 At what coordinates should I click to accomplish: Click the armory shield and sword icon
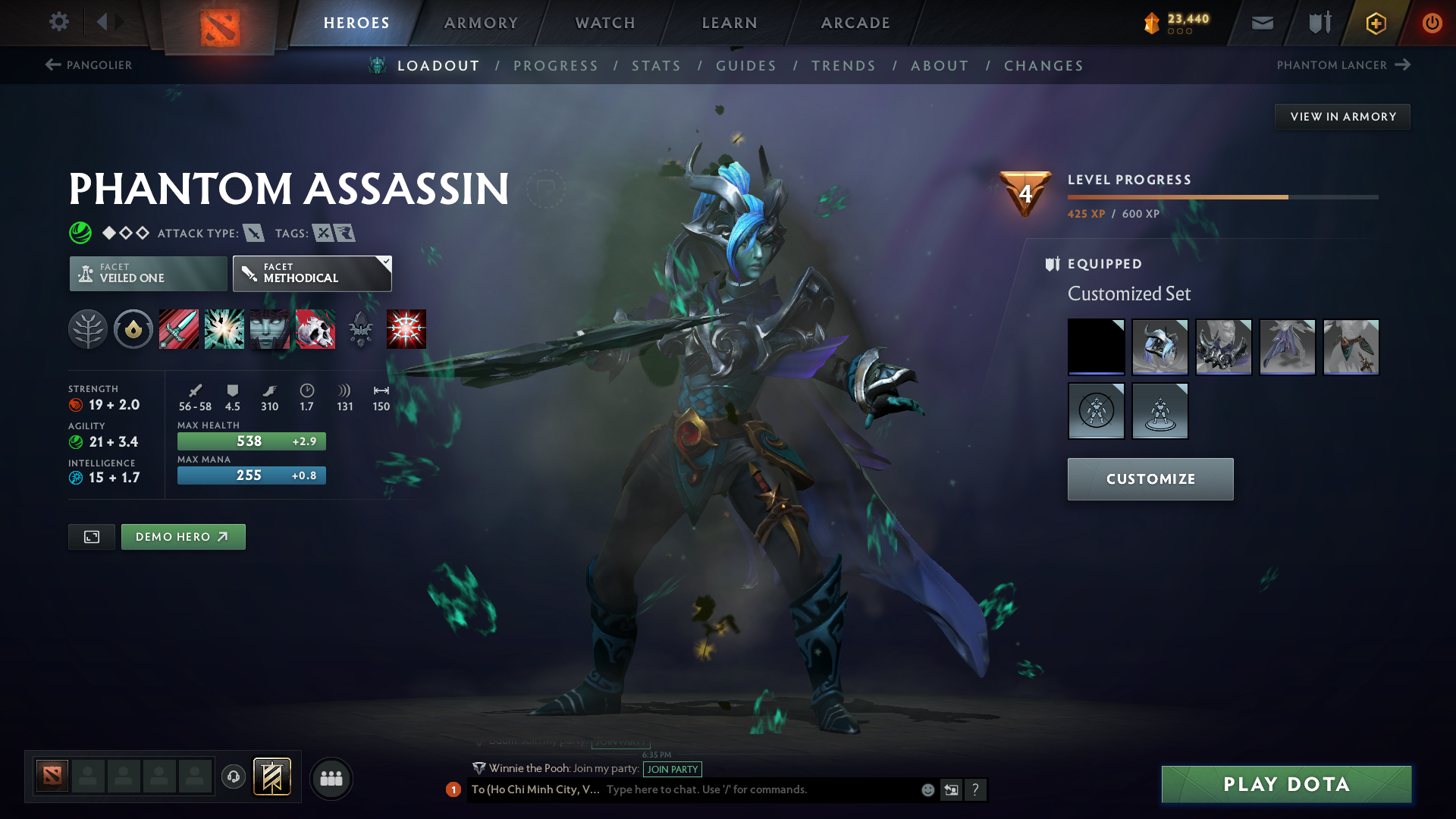click(1318, 23)
